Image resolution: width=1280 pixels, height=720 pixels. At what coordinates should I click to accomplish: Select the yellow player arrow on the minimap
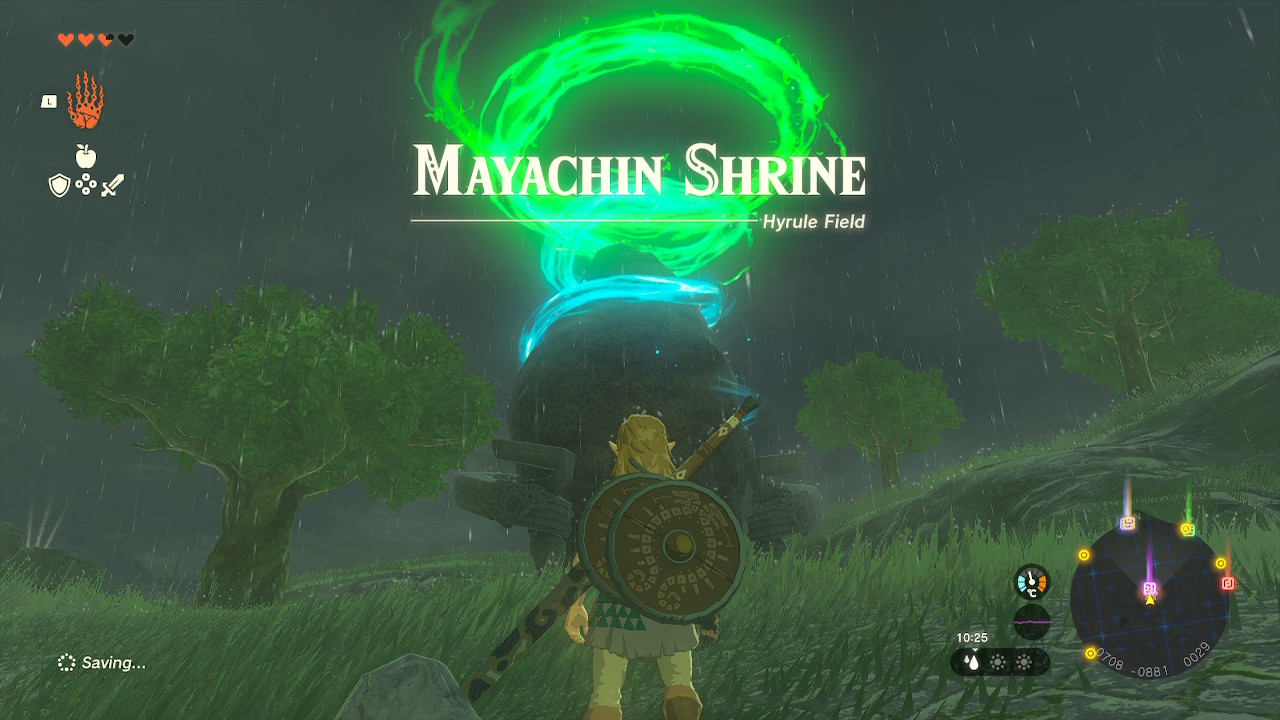click(1150, 599)
